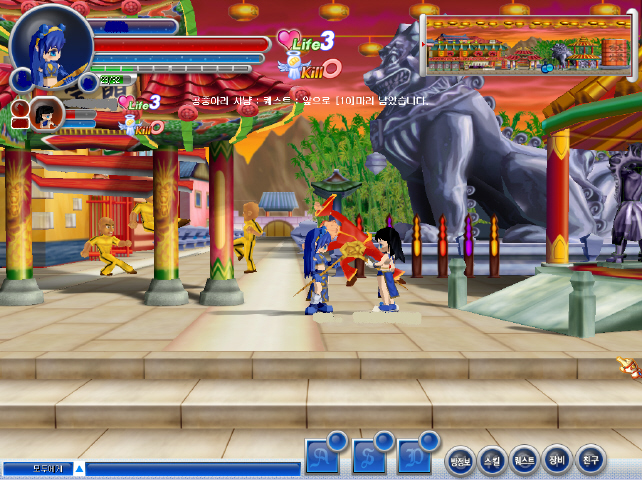The image size is (642, 480).
Task: Select the blue-haired player portrait
Action: [50, 44]
